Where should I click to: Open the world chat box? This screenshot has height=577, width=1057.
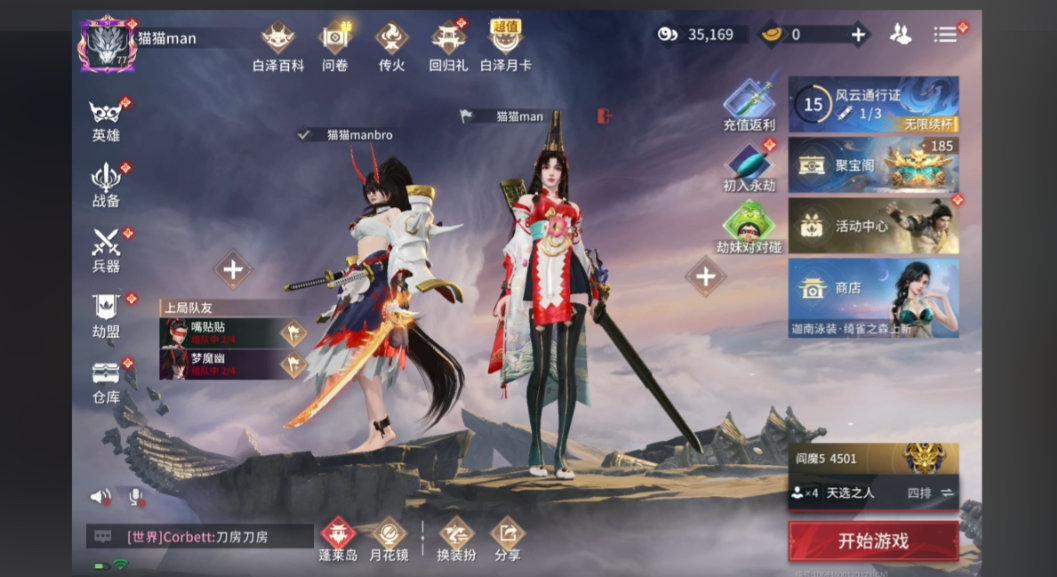(200, 537)
